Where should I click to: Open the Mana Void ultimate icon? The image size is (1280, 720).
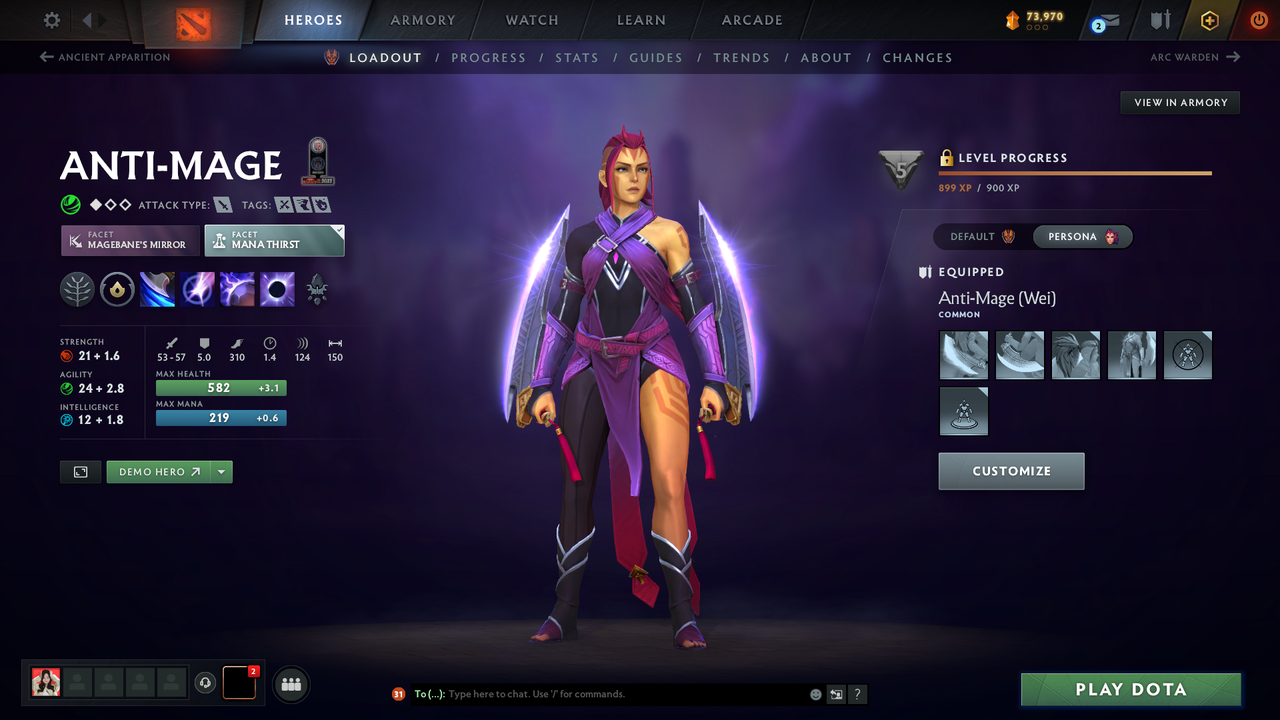click(277, 290)
